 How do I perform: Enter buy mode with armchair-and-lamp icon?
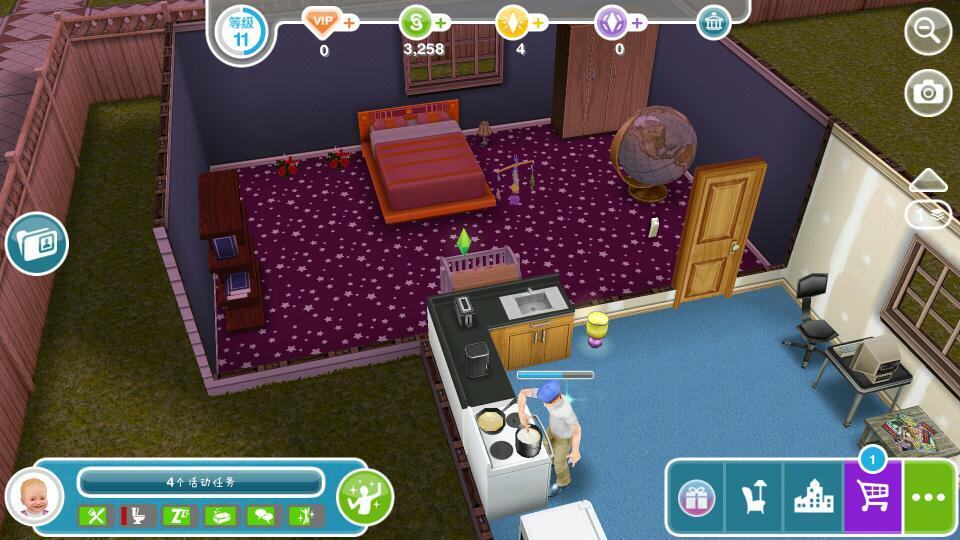point(754,497)
